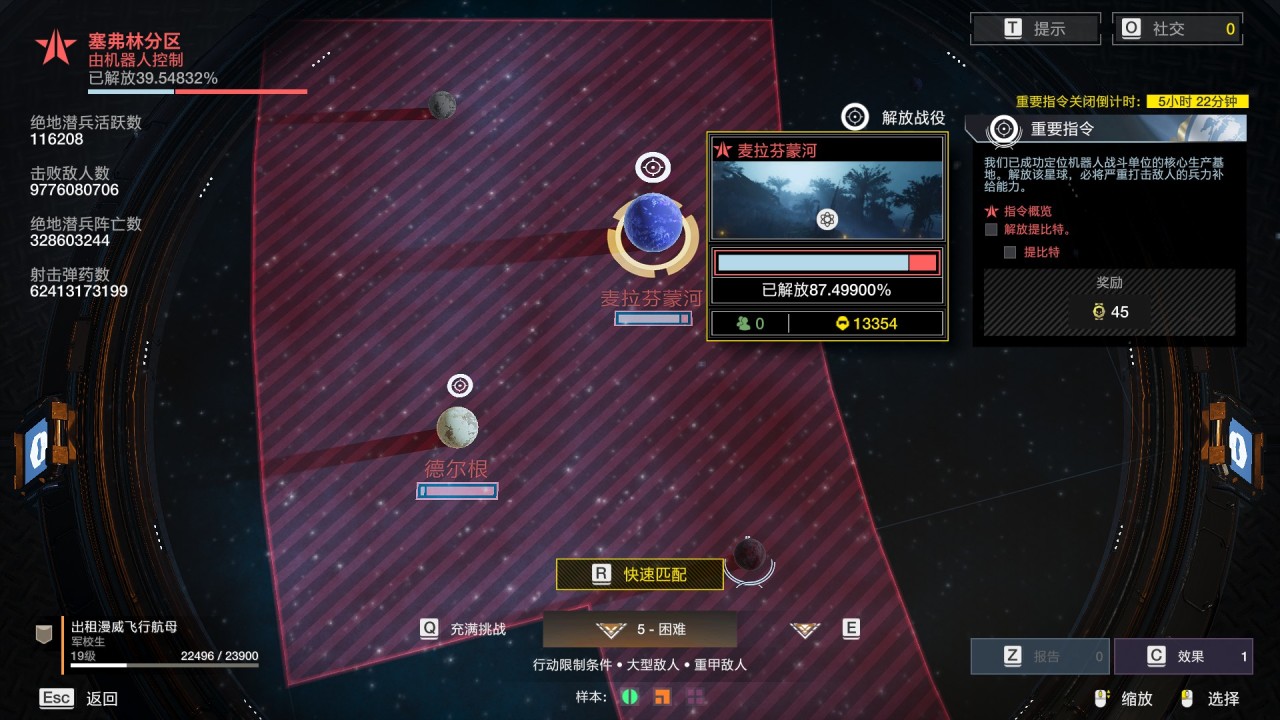
Task: Raise difficulty with the right chevron arrow
Action: (804, 630)
